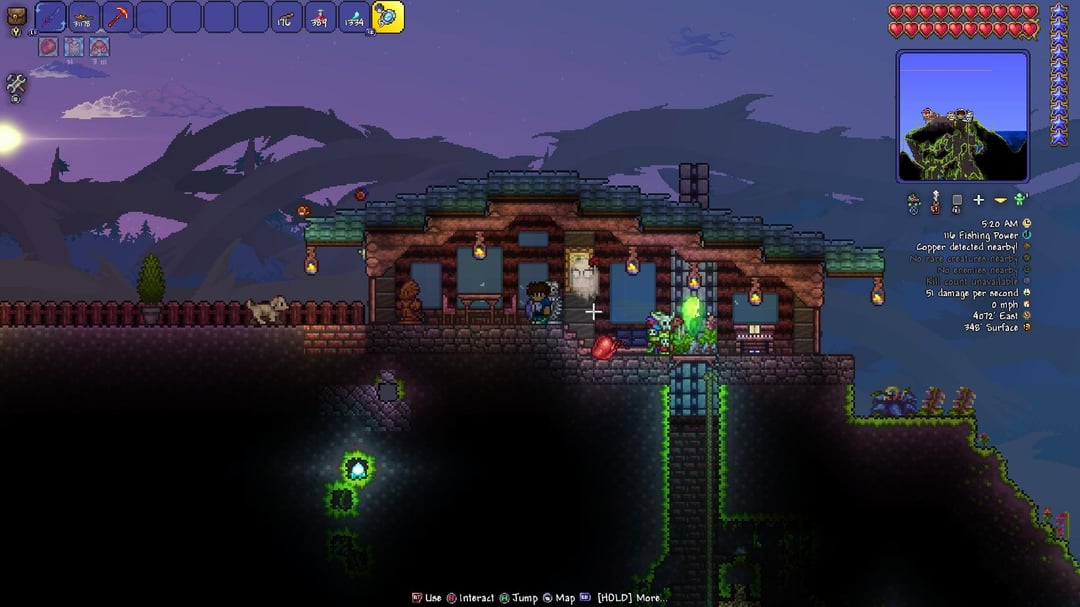Open the crossed hammer and wrench icon
The image size is (1080, 607).
[x=15, y=85]
